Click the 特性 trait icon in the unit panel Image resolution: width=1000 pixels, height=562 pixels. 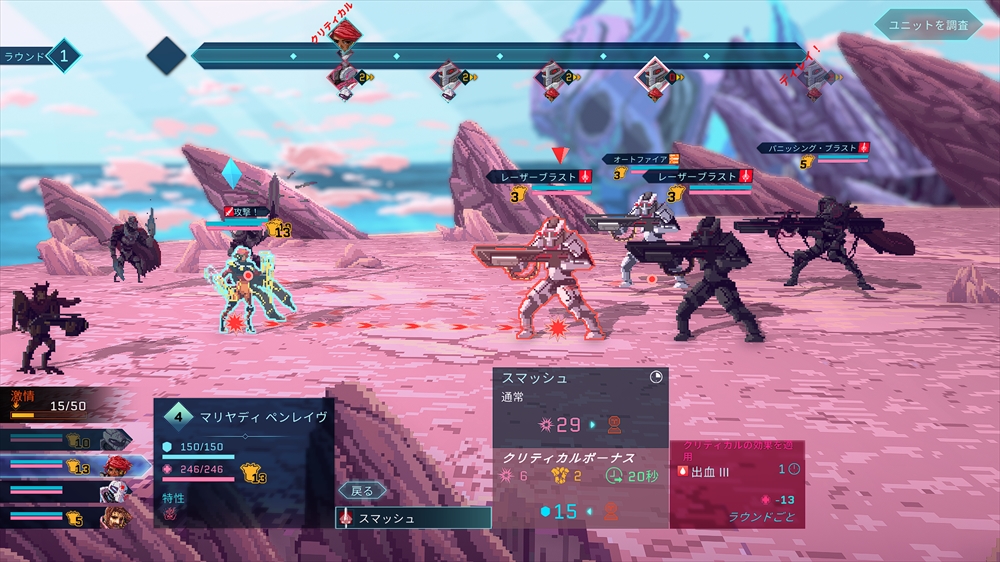click(x=171, y=514)
